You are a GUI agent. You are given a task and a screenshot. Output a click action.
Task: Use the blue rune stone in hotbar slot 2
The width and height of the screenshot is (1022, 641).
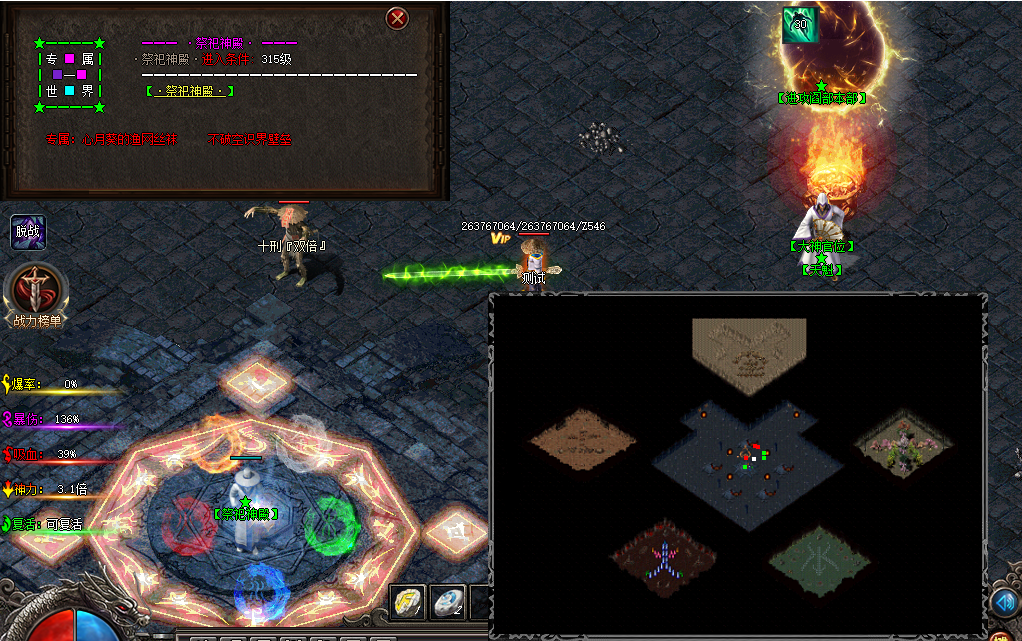[x=447, y=602]
